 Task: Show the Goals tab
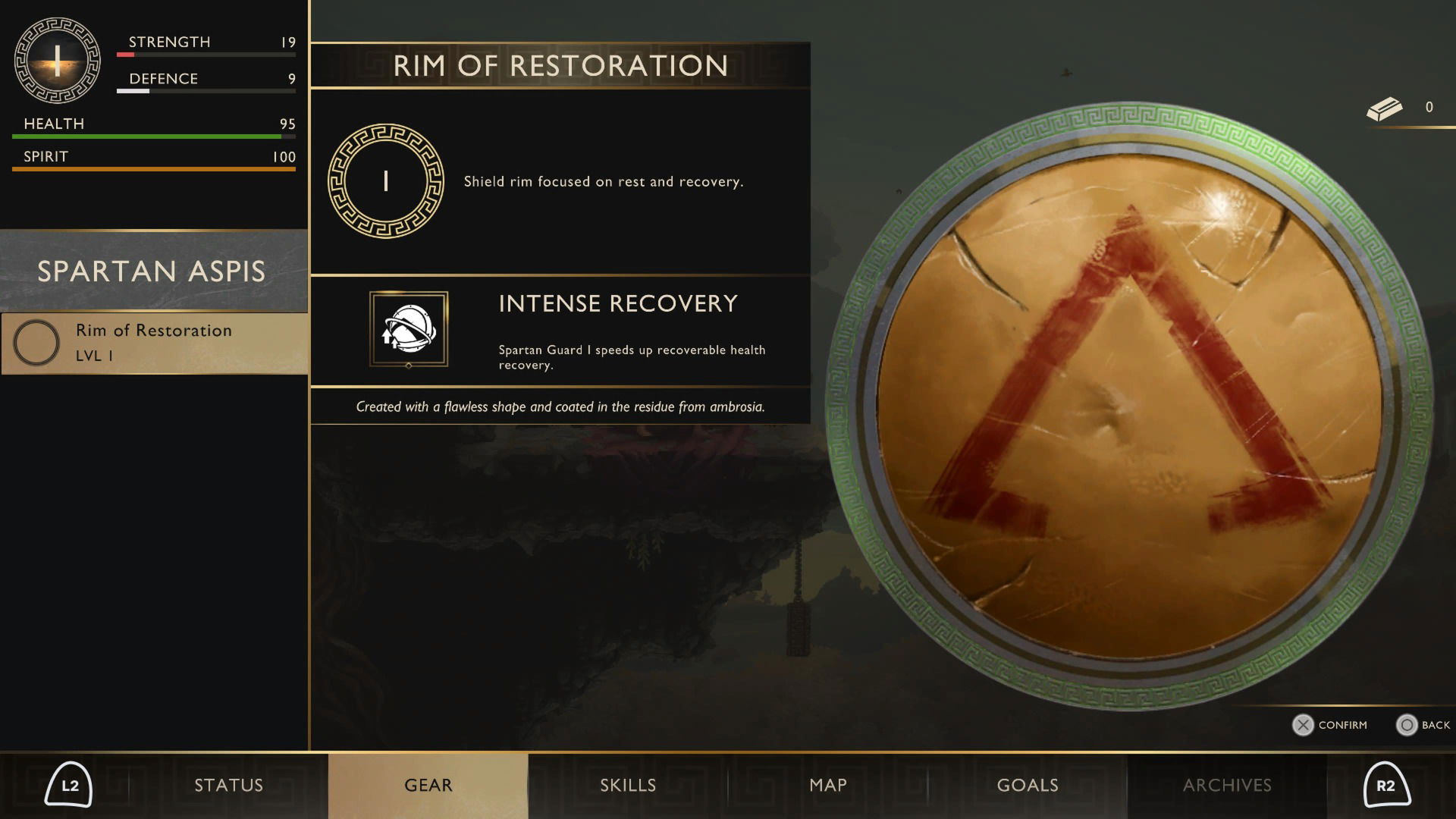[1027, 786]
